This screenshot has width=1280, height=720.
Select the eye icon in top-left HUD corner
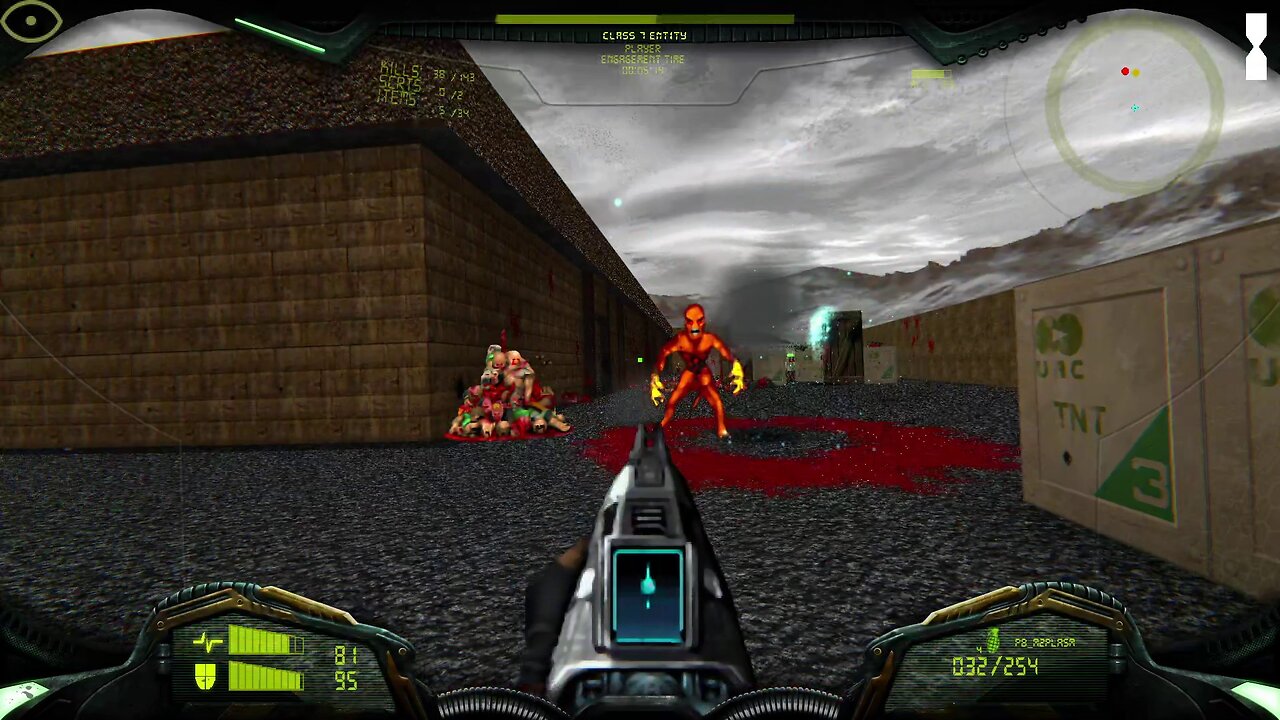pos(33,21)
